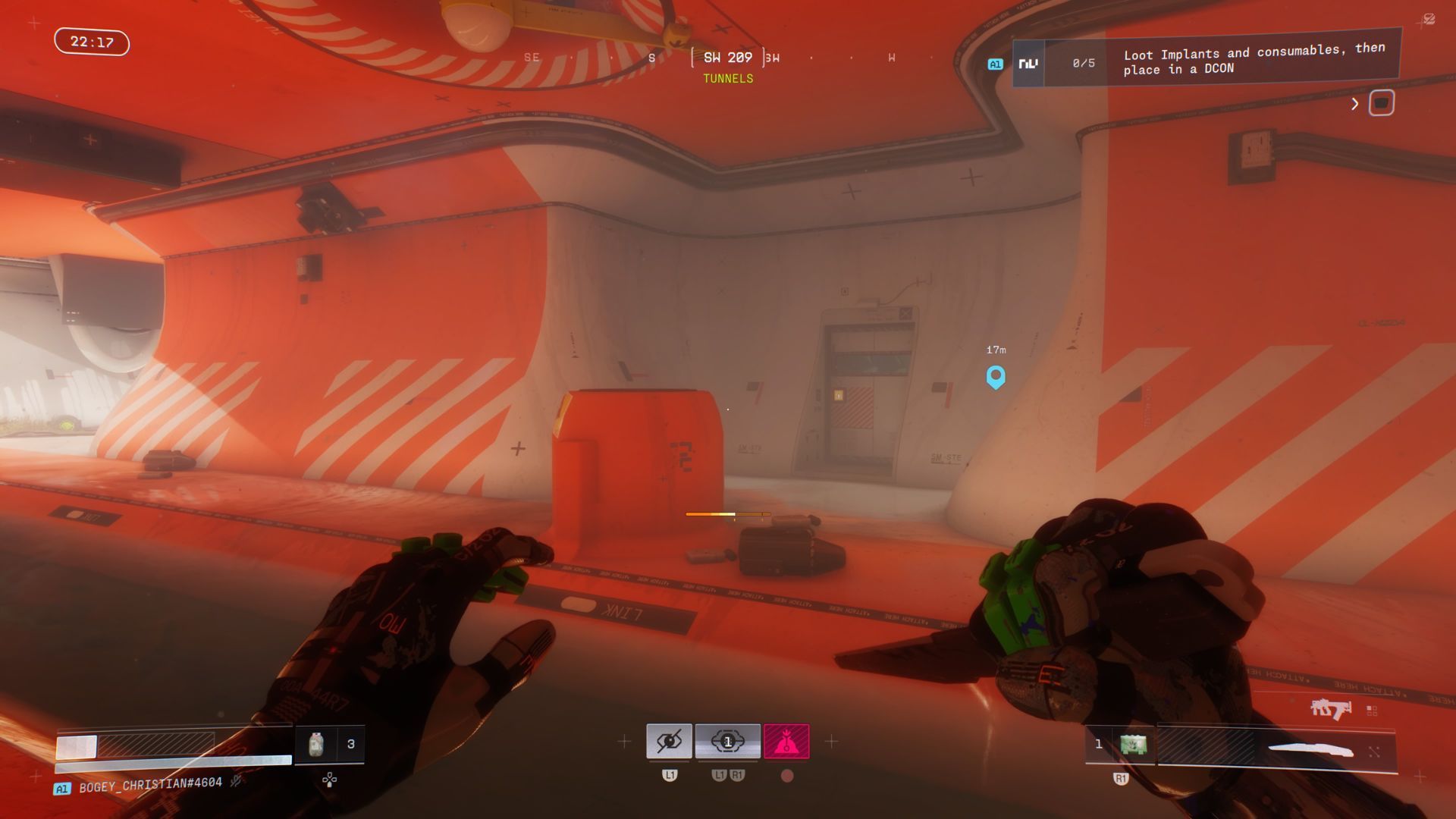The image size is (1456, 819).
Task: Select the consumable canister slot beside the 3 count
Action: [316, 745]
